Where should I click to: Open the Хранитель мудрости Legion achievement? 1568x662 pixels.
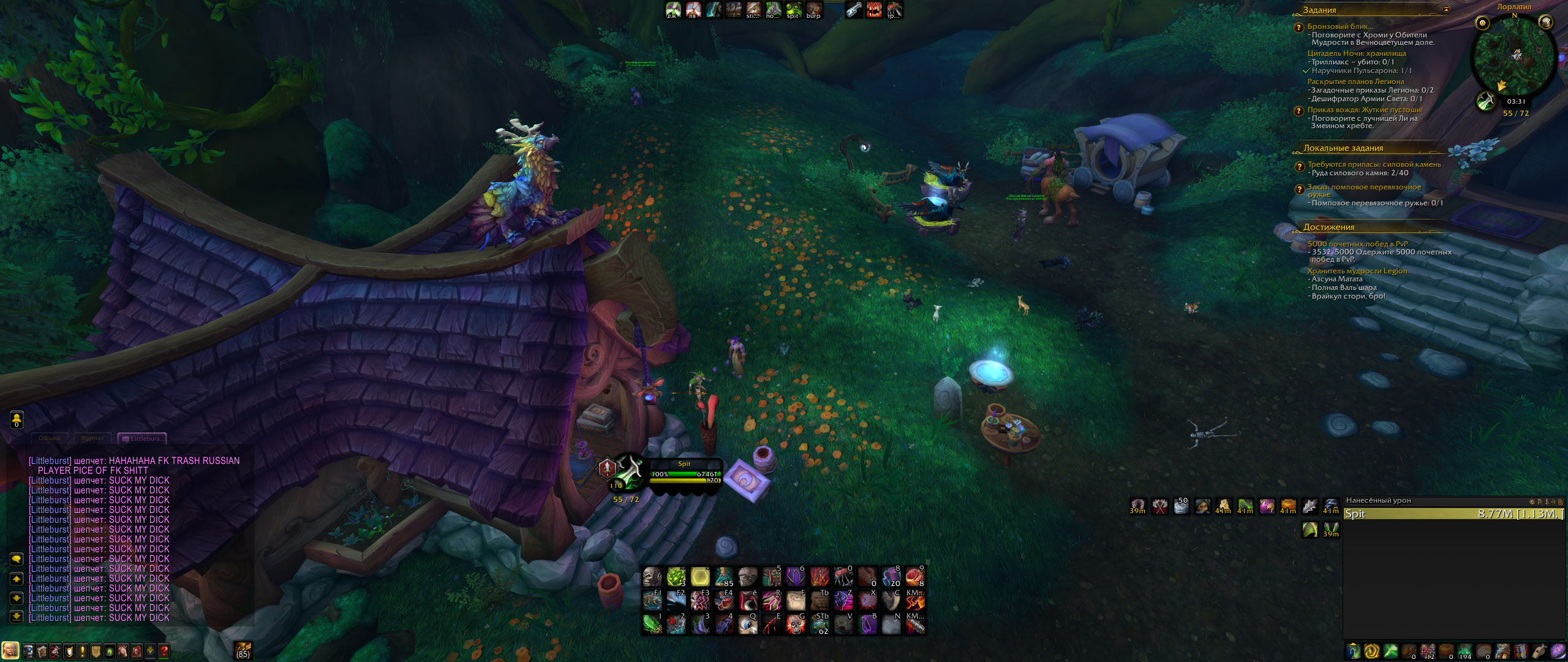1357,271
